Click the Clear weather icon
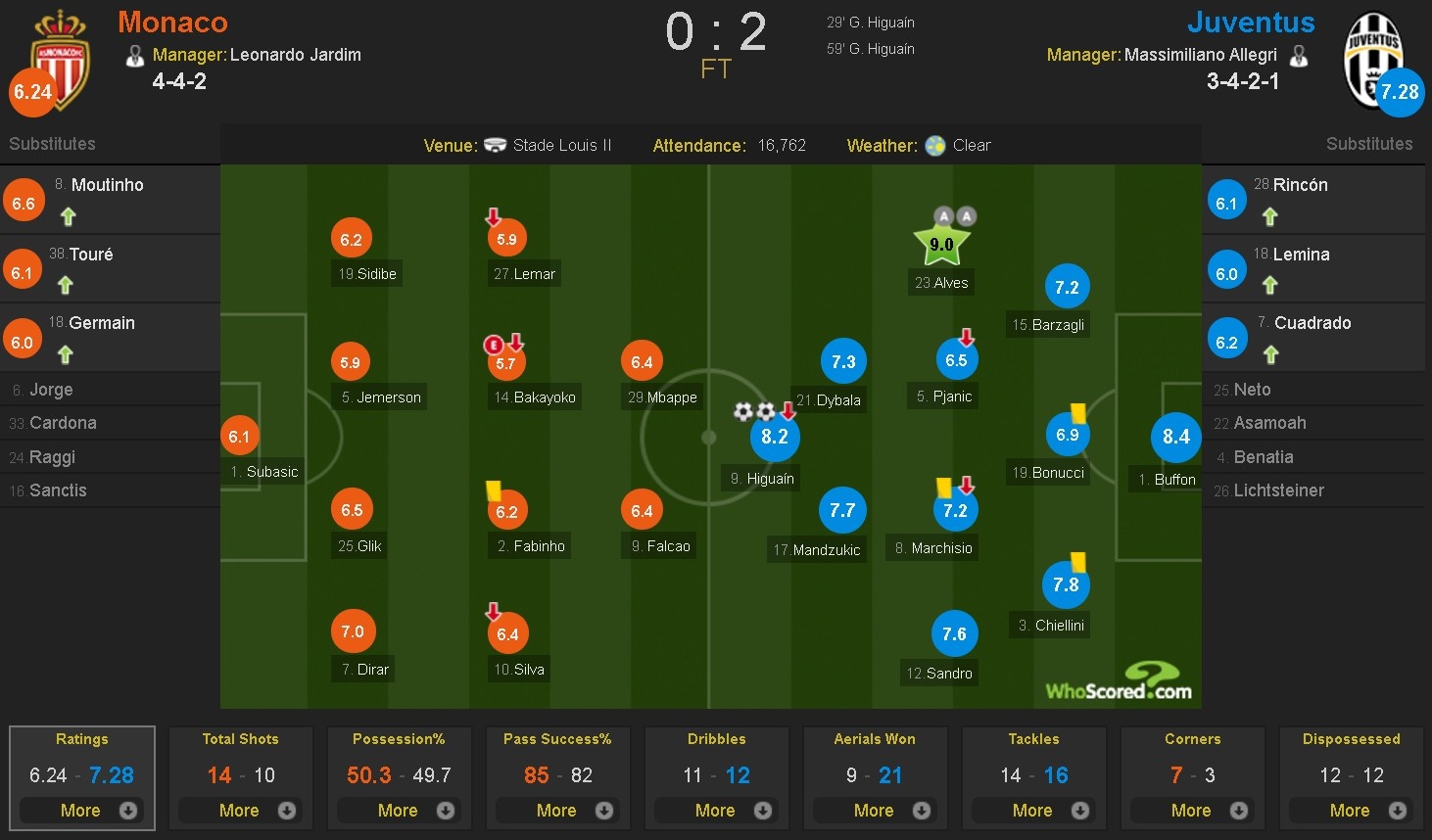 pos(935,145)
